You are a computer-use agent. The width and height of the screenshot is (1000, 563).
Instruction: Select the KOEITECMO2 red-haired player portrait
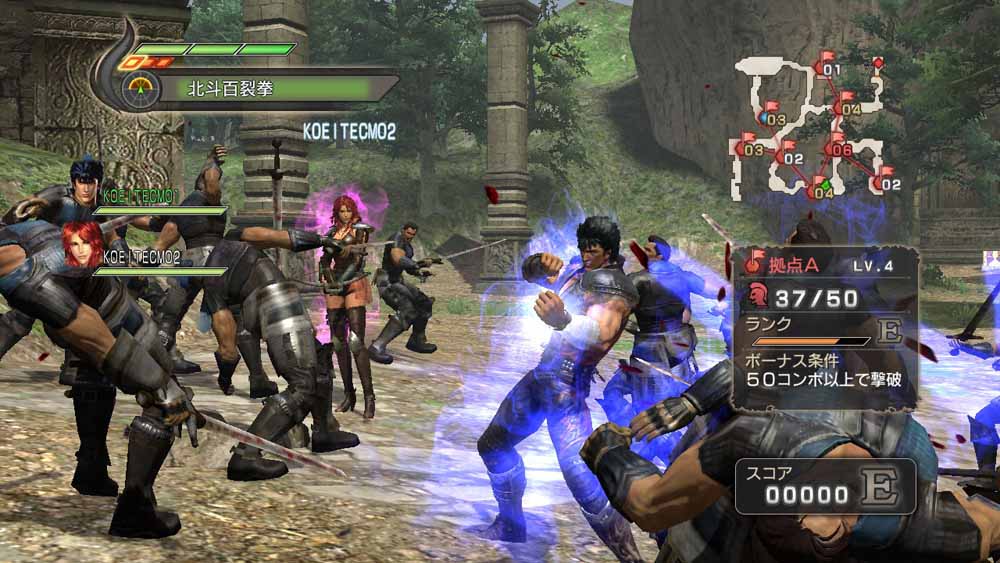click(83, 244)
